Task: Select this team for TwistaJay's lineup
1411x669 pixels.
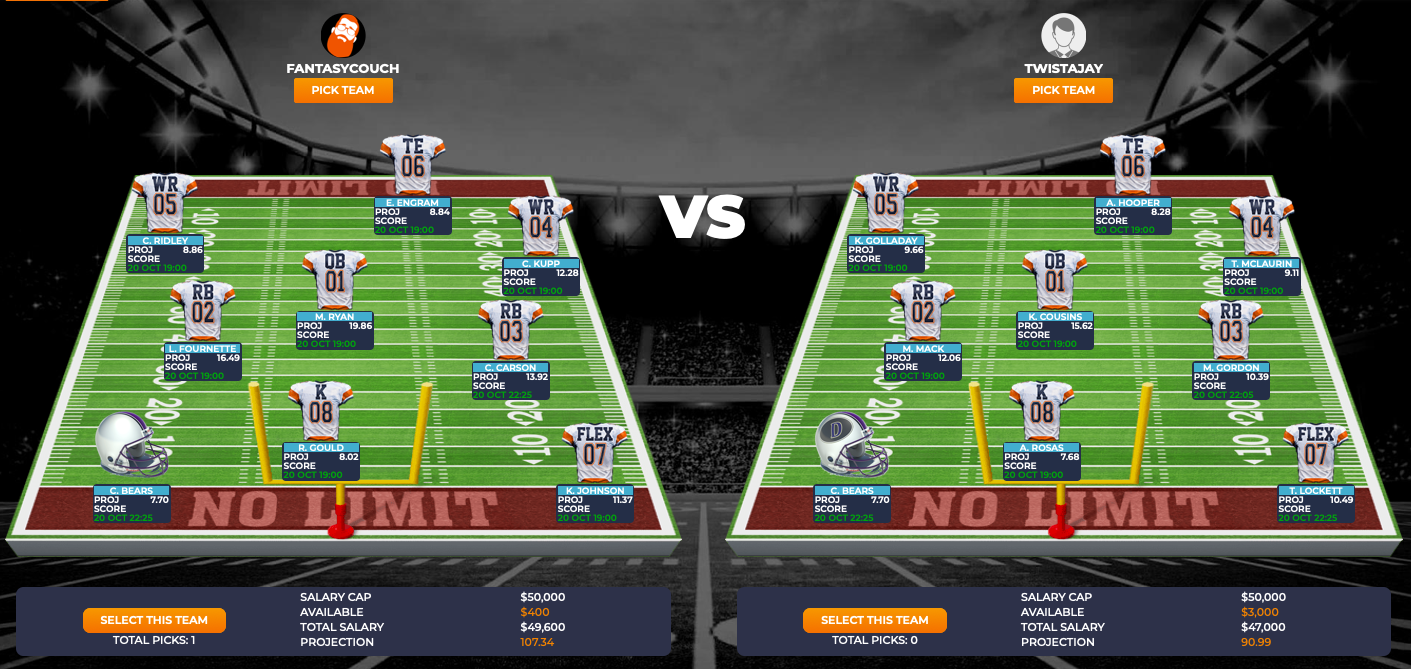Action: pos(874,620)
